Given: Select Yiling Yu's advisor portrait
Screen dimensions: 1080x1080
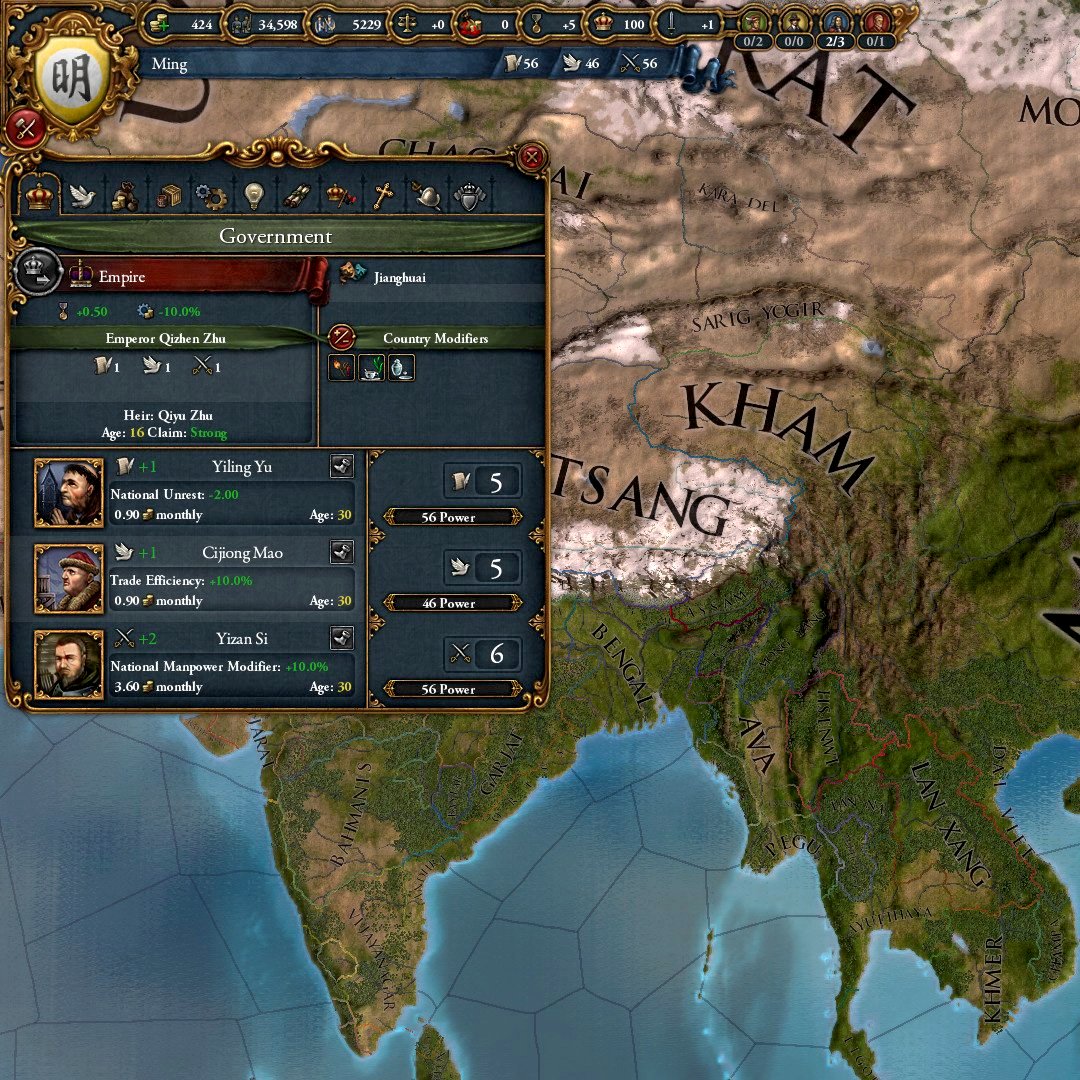Looking at the screenshot, I should (x=69, y=493).
